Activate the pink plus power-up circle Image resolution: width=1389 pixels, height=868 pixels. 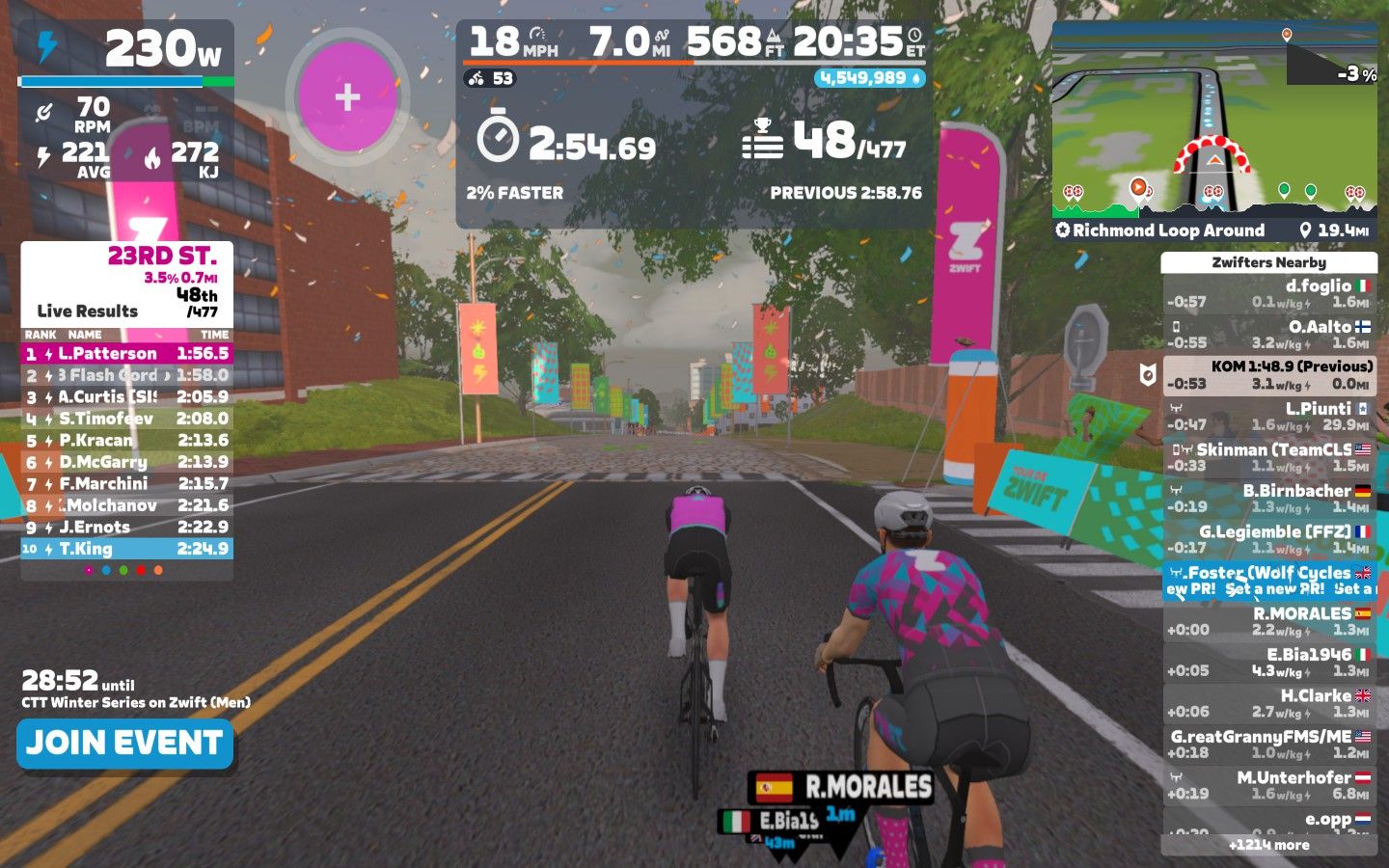point(347,96)
